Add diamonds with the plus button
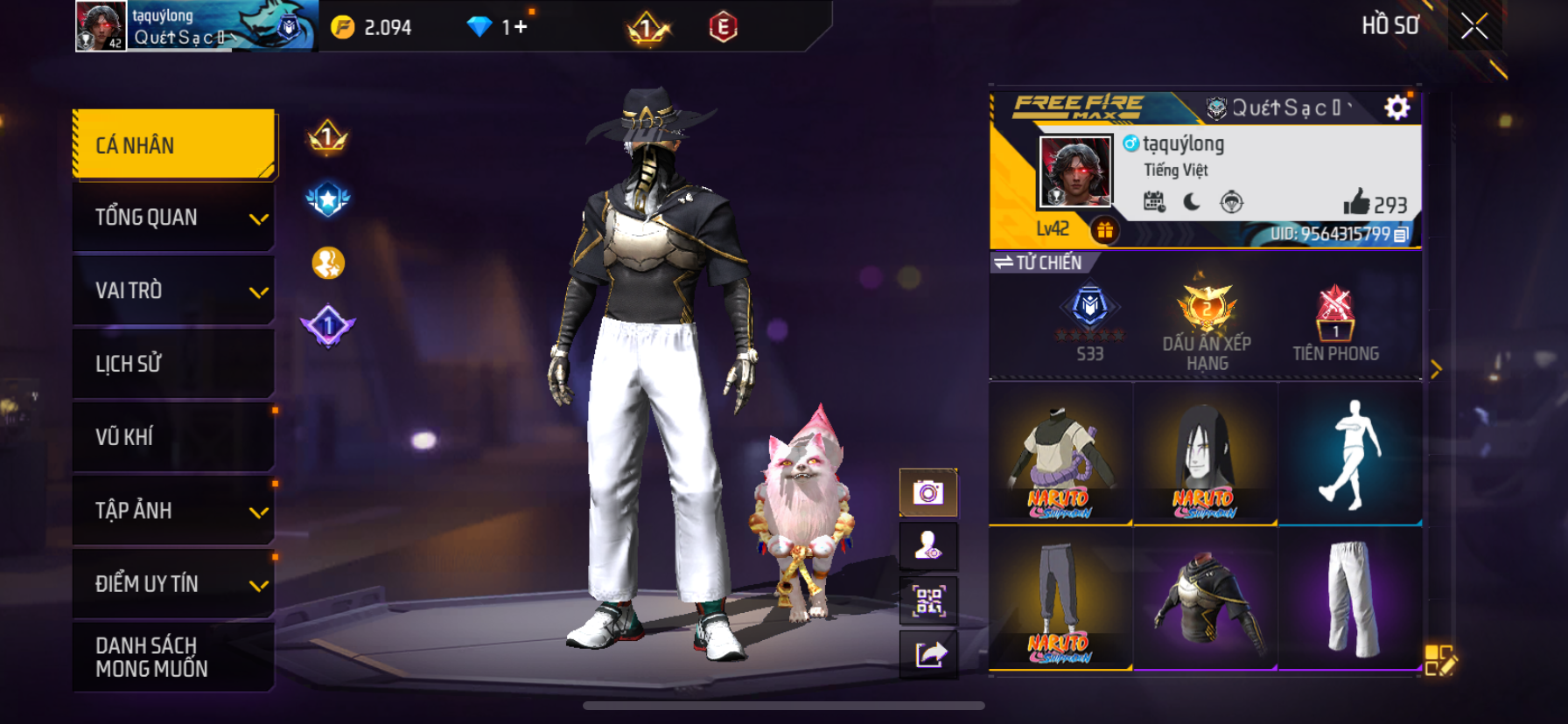The width and height of the screenshot is (1568, 724). click(x=521, y=27)
